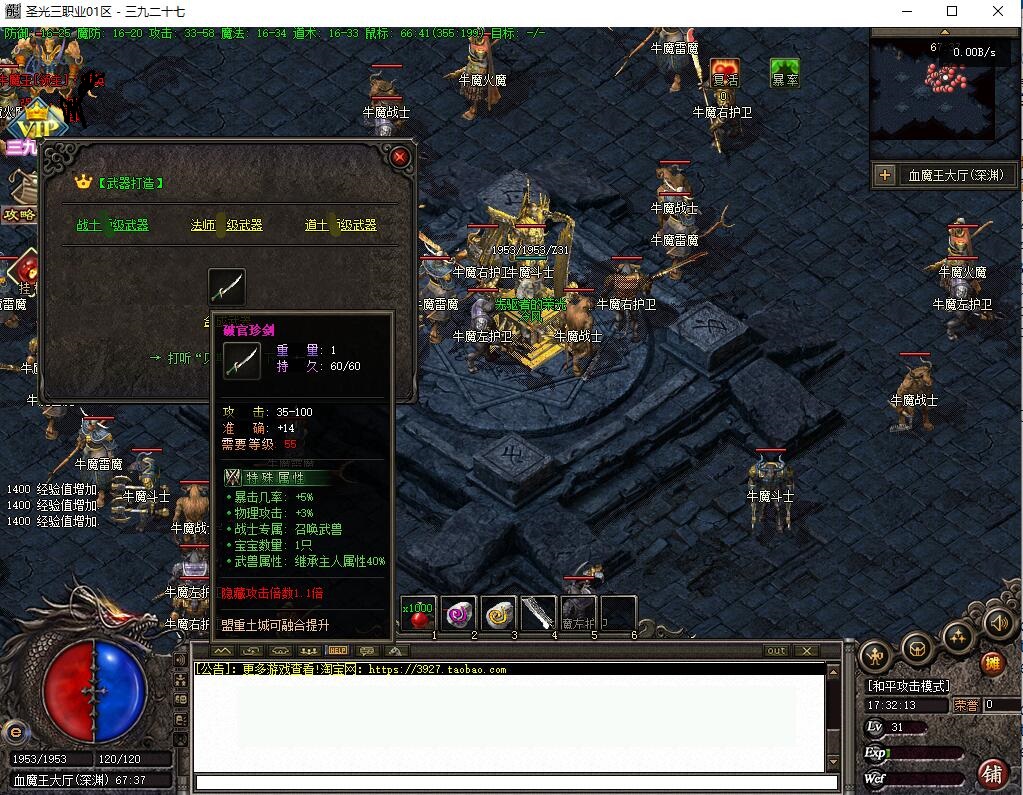Maximize the game window

tap(952, 12)
